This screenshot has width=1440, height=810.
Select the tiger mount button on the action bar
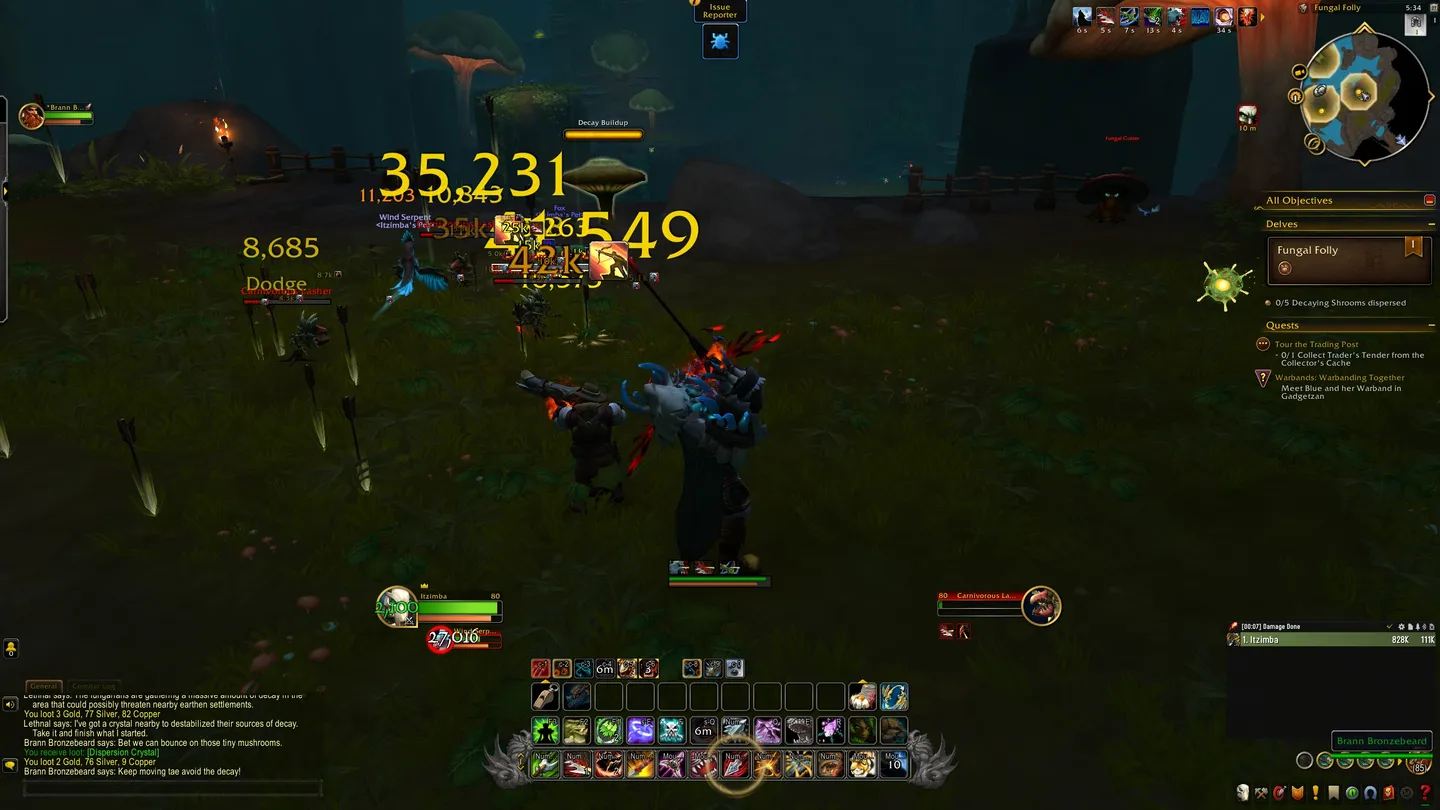coord(861,763)
